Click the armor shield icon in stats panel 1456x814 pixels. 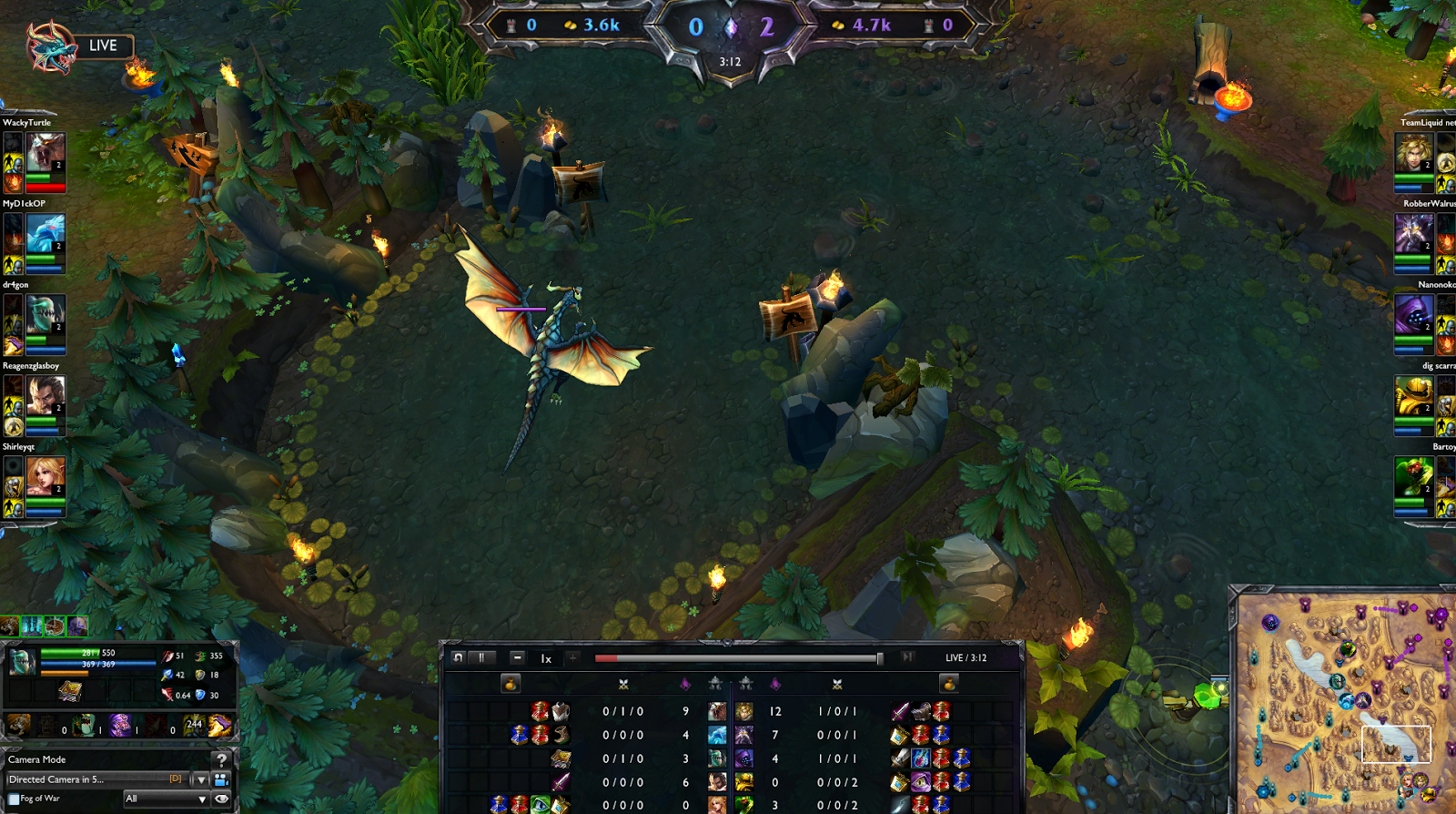[x=200, y=675]
